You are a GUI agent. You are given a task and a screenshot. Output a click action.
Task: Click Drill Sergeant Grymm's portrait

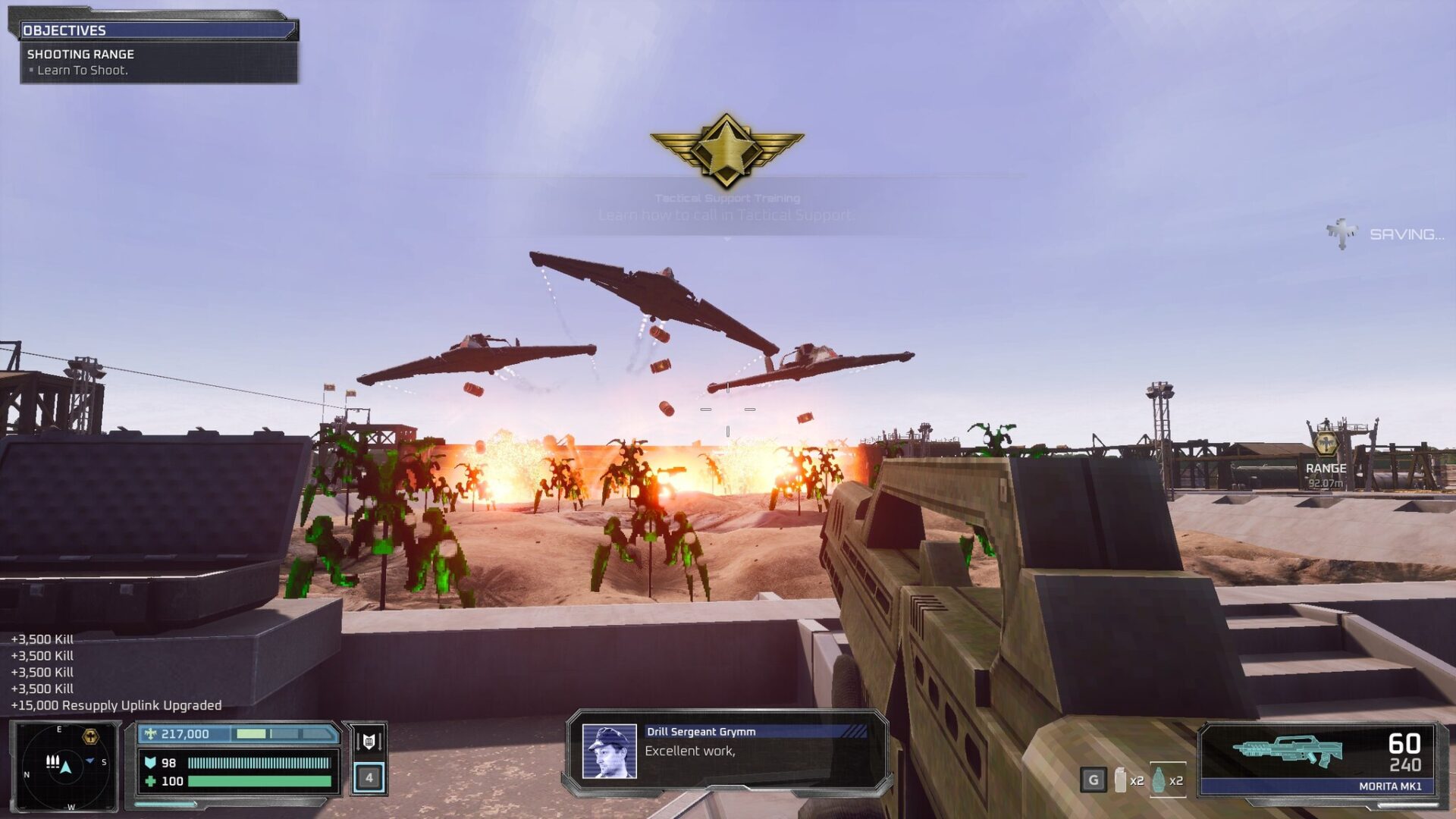point(609,752)
